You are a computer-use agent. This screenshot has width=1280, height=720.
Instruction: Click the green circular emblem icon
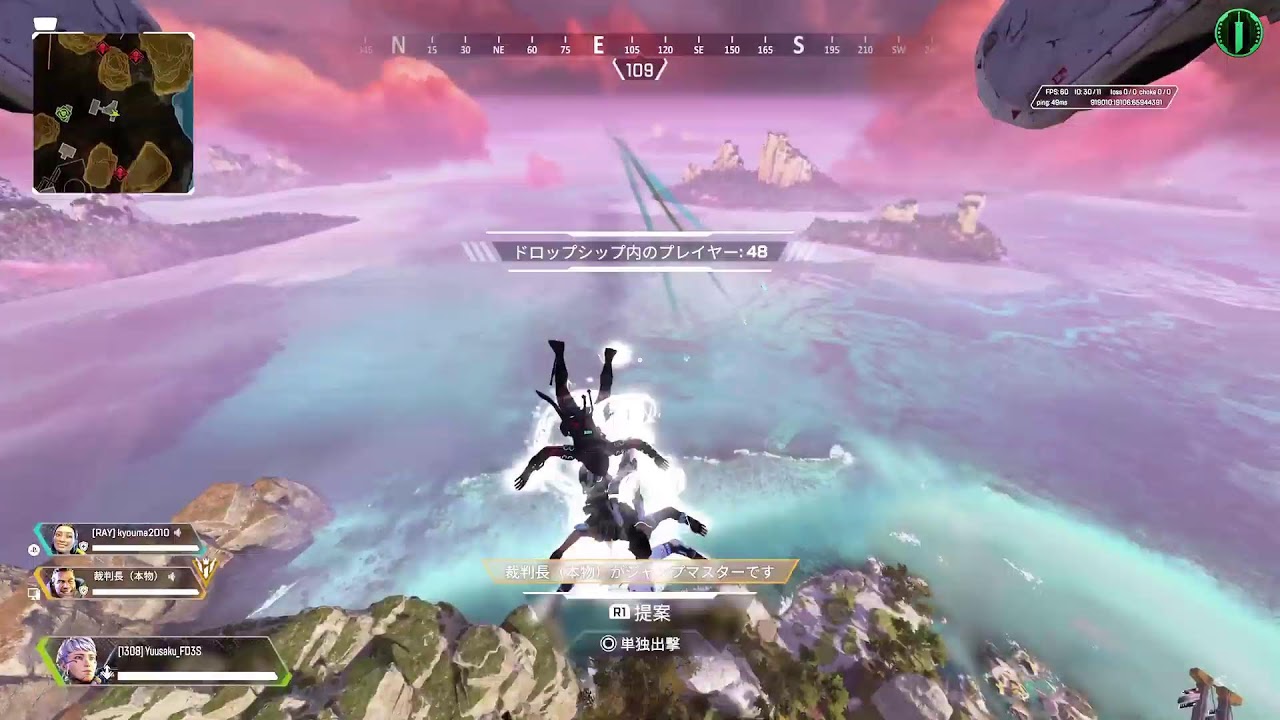1238,33
